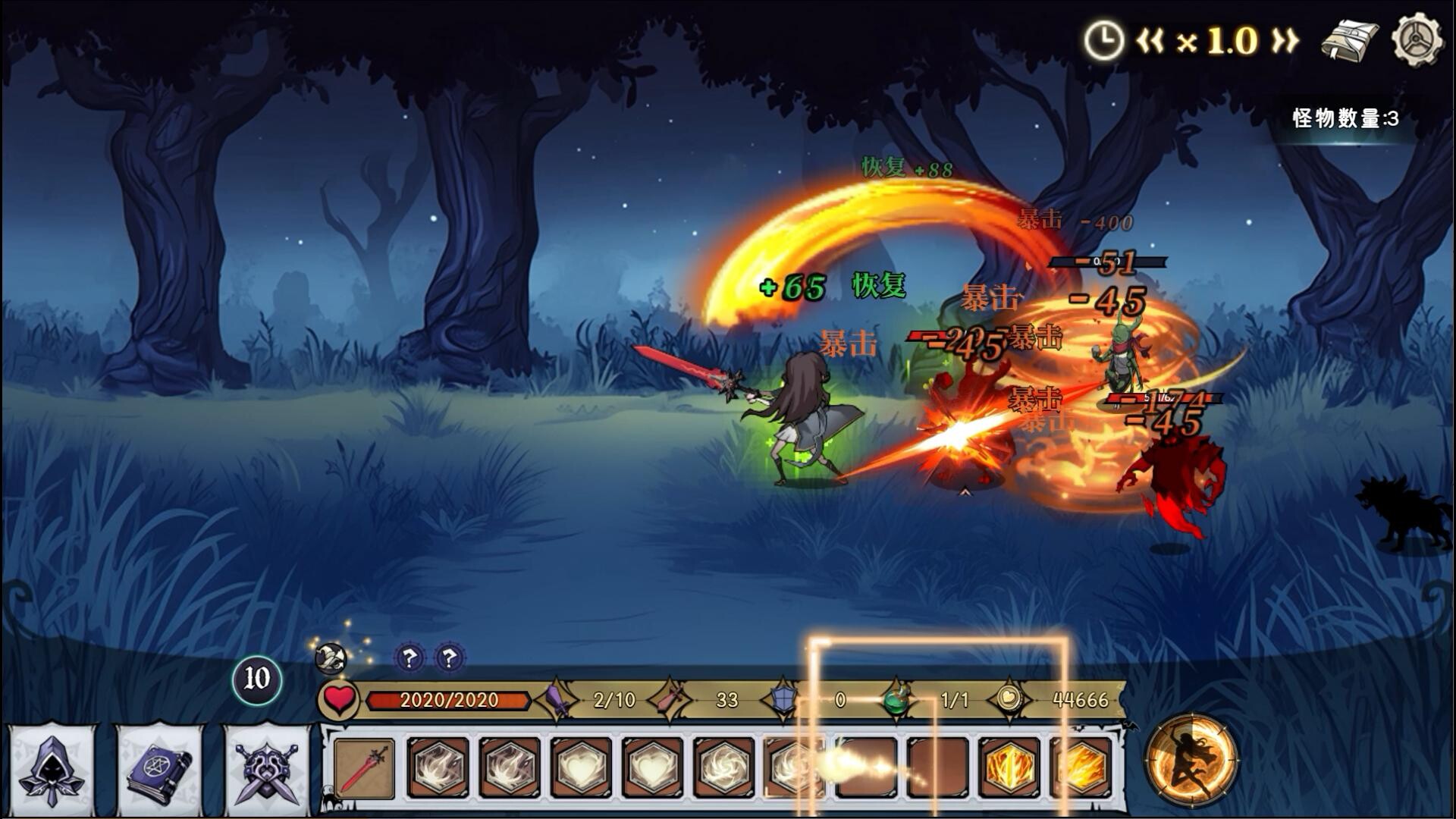
Task: Click the gold coin currency icon
Action: (x=1009, y=699)
